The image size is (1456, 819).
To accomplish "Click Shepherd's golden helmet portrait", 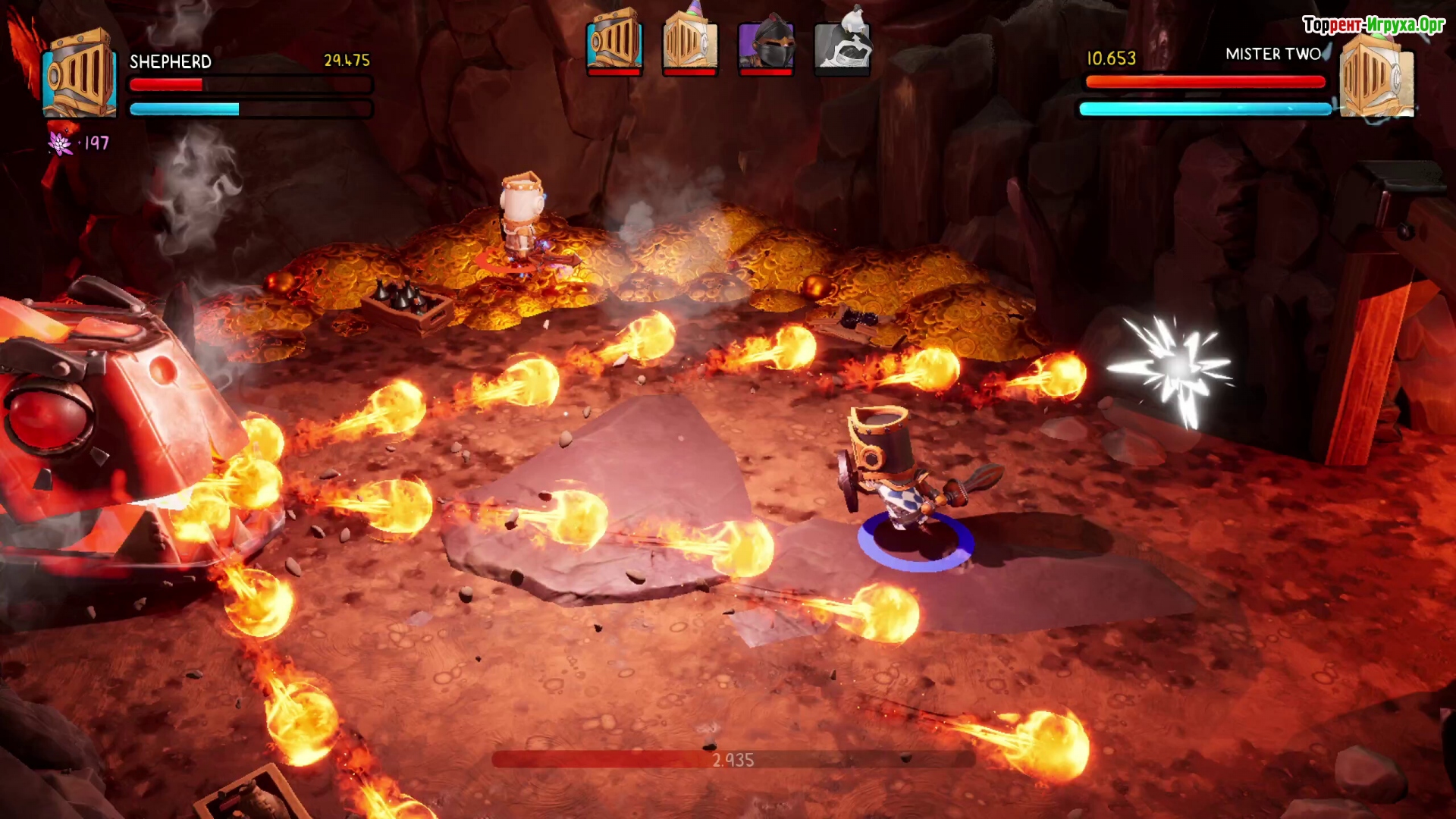I will point(79,74).
